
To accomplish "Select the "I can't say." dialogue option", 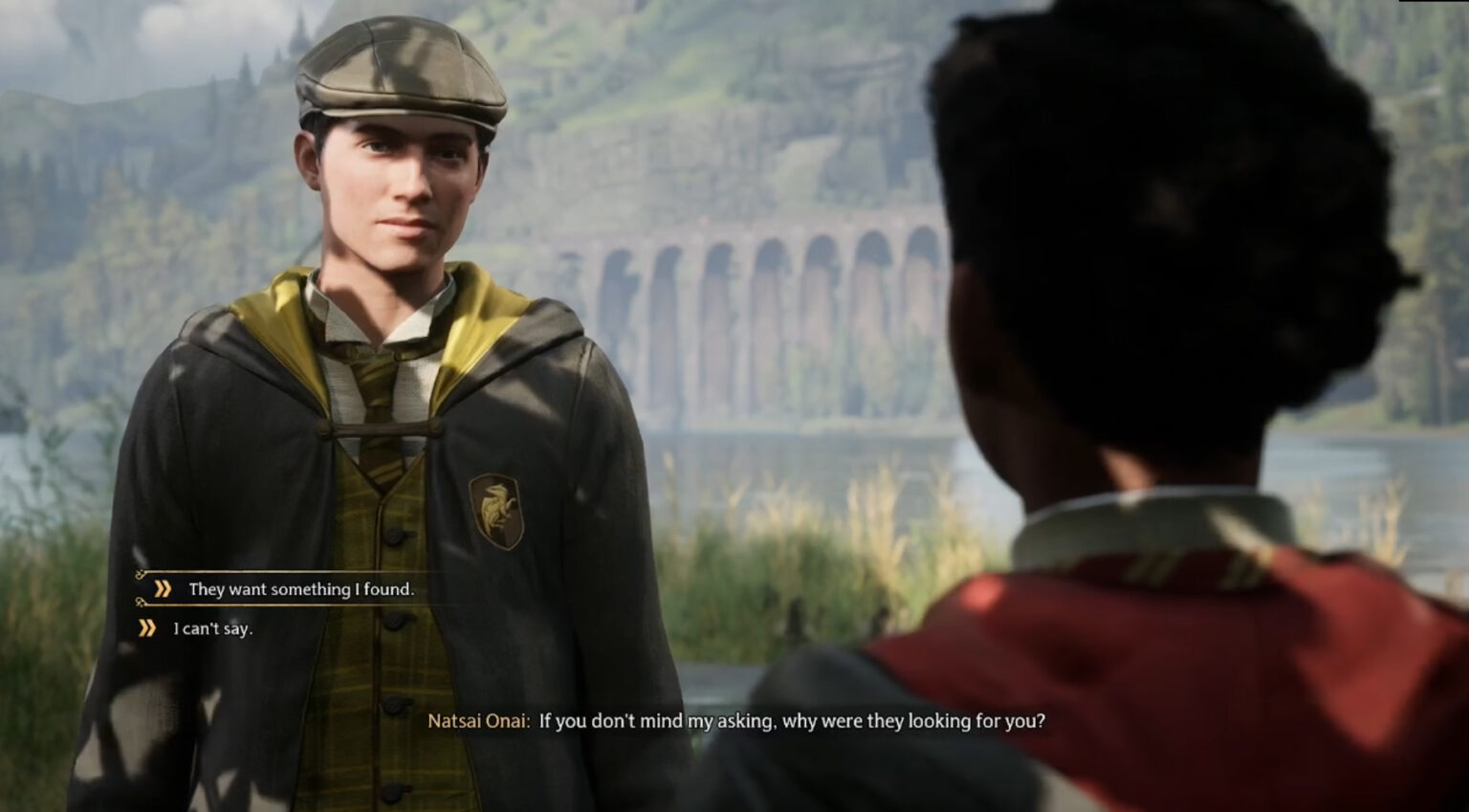I will (212, 628).
